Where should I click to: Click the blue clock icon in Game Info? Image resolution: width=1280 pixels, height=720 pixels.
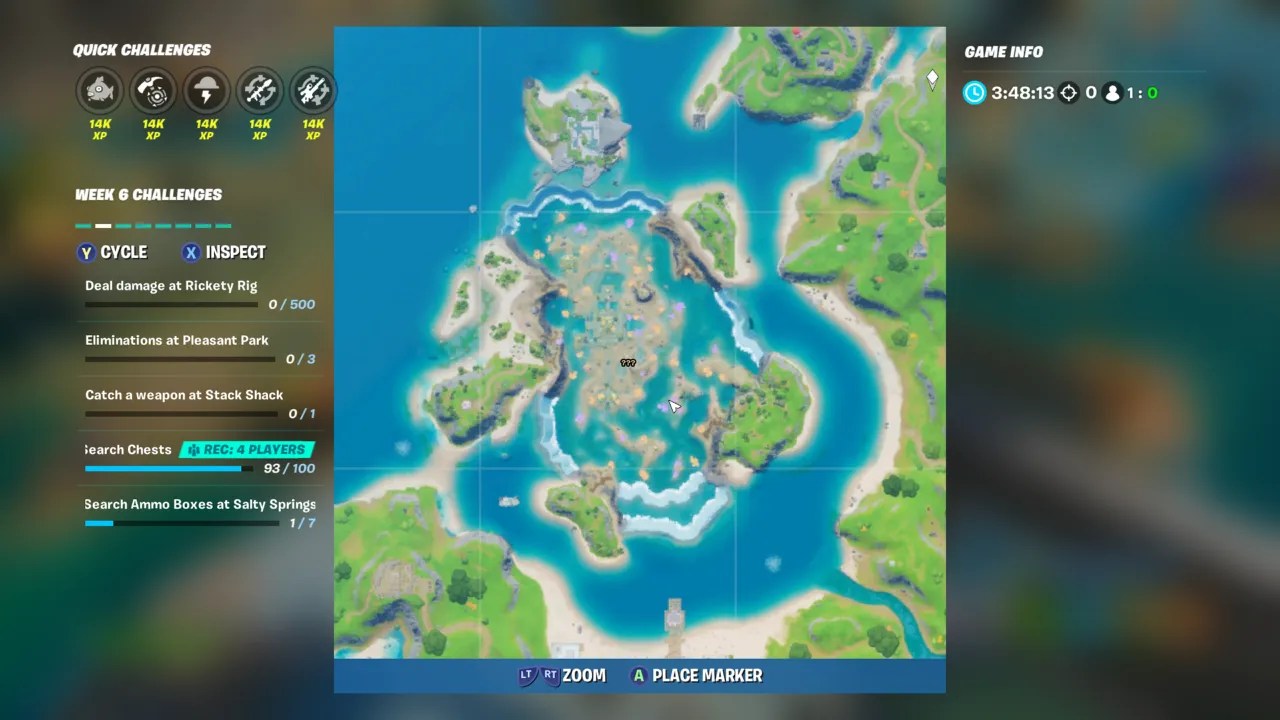click(973, 92)
